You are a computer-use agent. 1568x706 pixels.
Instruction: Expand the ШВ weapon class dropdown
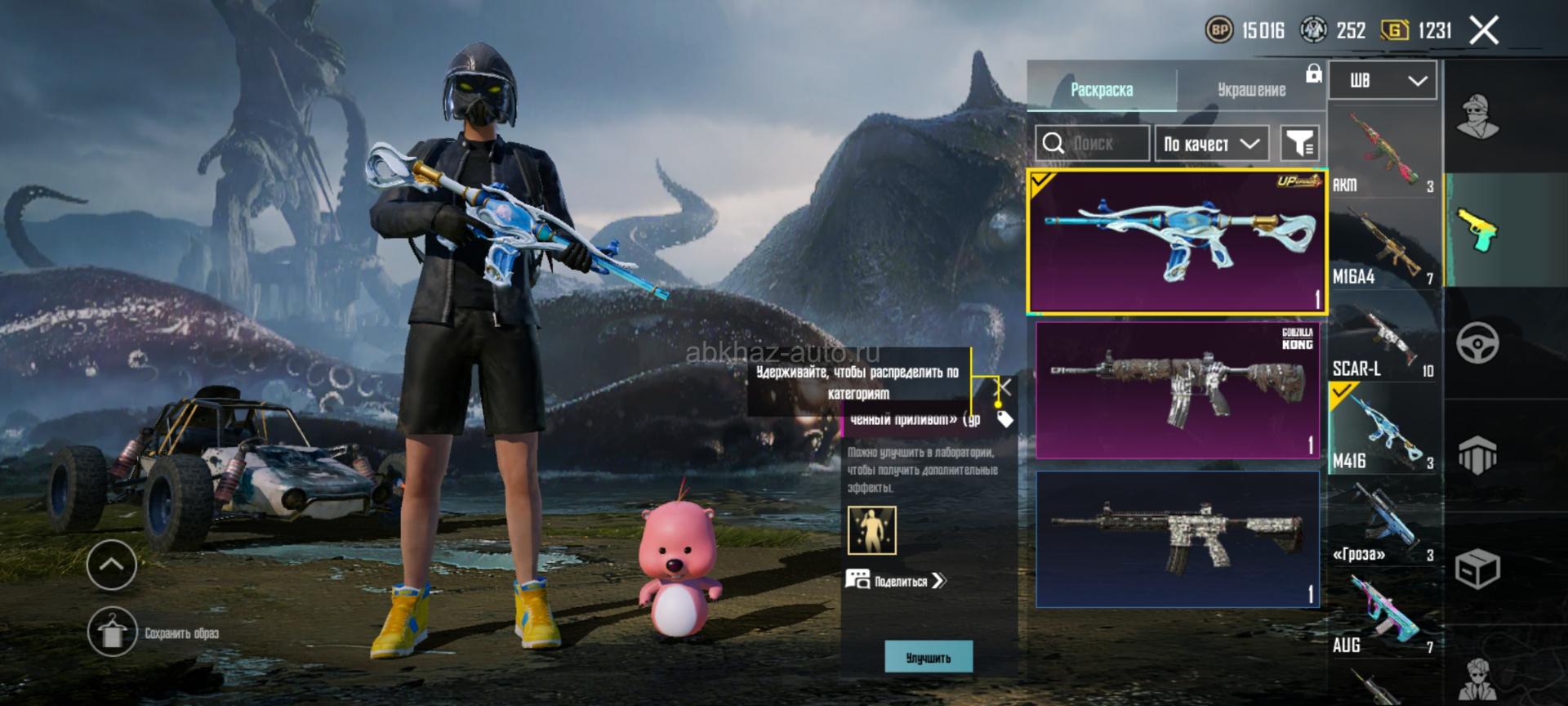coord(1382,81)
